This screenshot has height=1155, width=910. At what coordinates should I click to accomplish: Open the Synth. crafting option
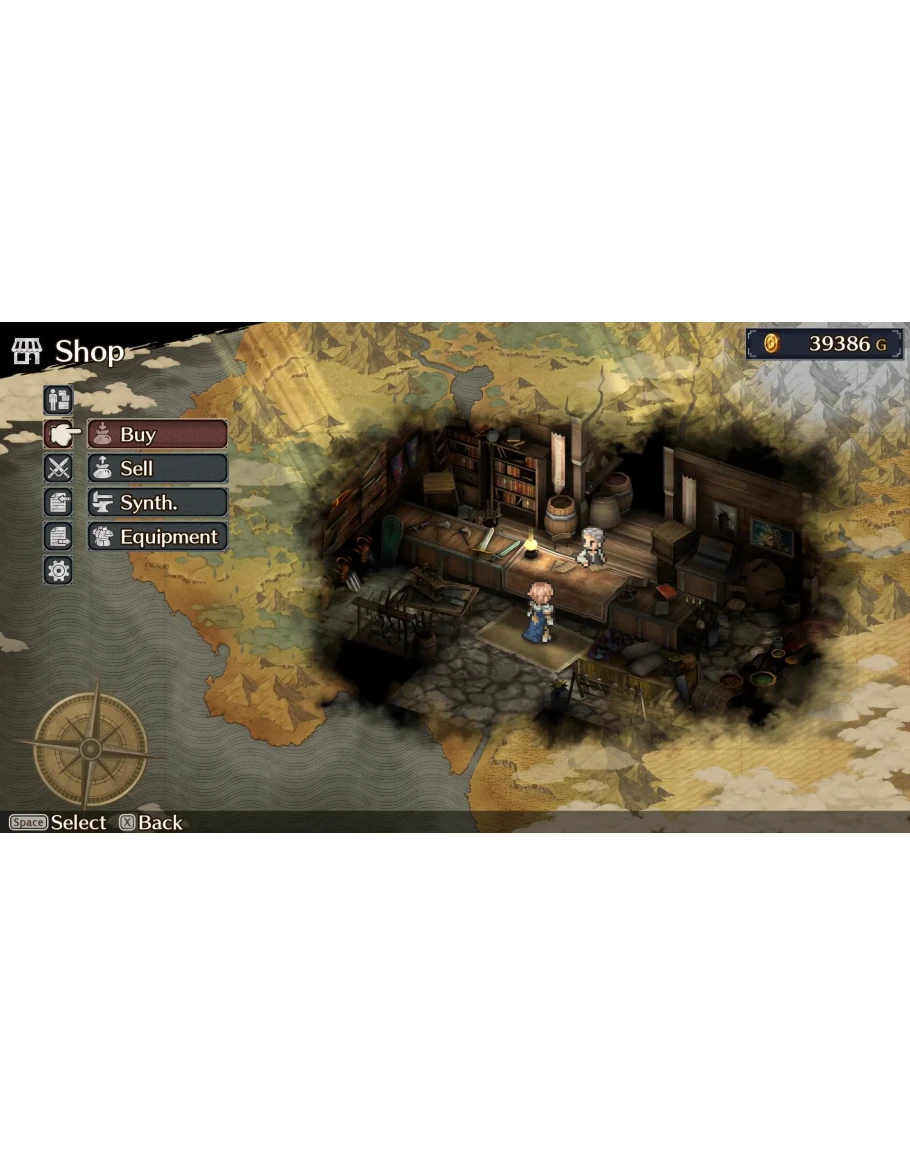pyautogui.click(x=157, y=503)
